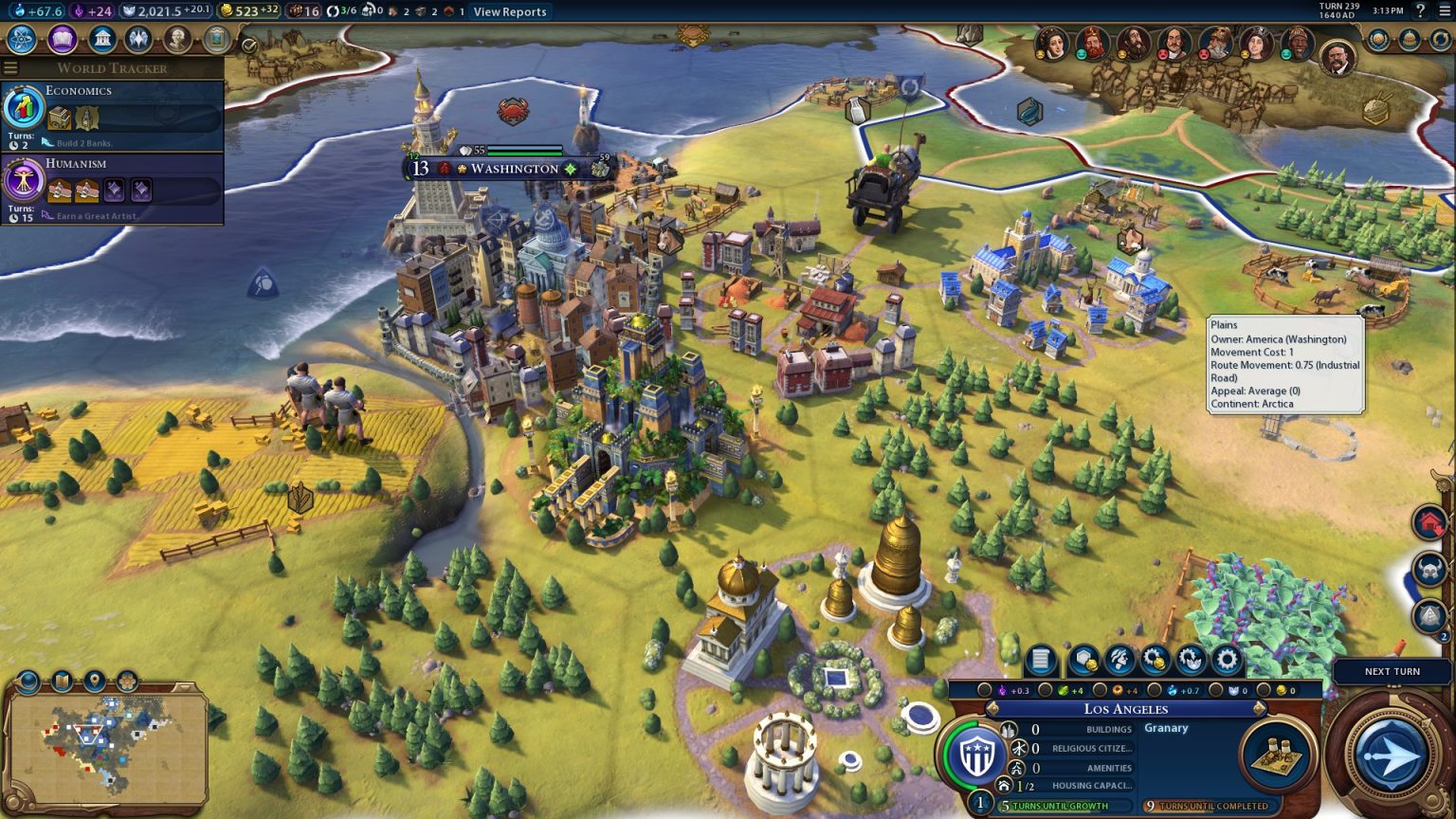Open View Reports

(510, 11)
